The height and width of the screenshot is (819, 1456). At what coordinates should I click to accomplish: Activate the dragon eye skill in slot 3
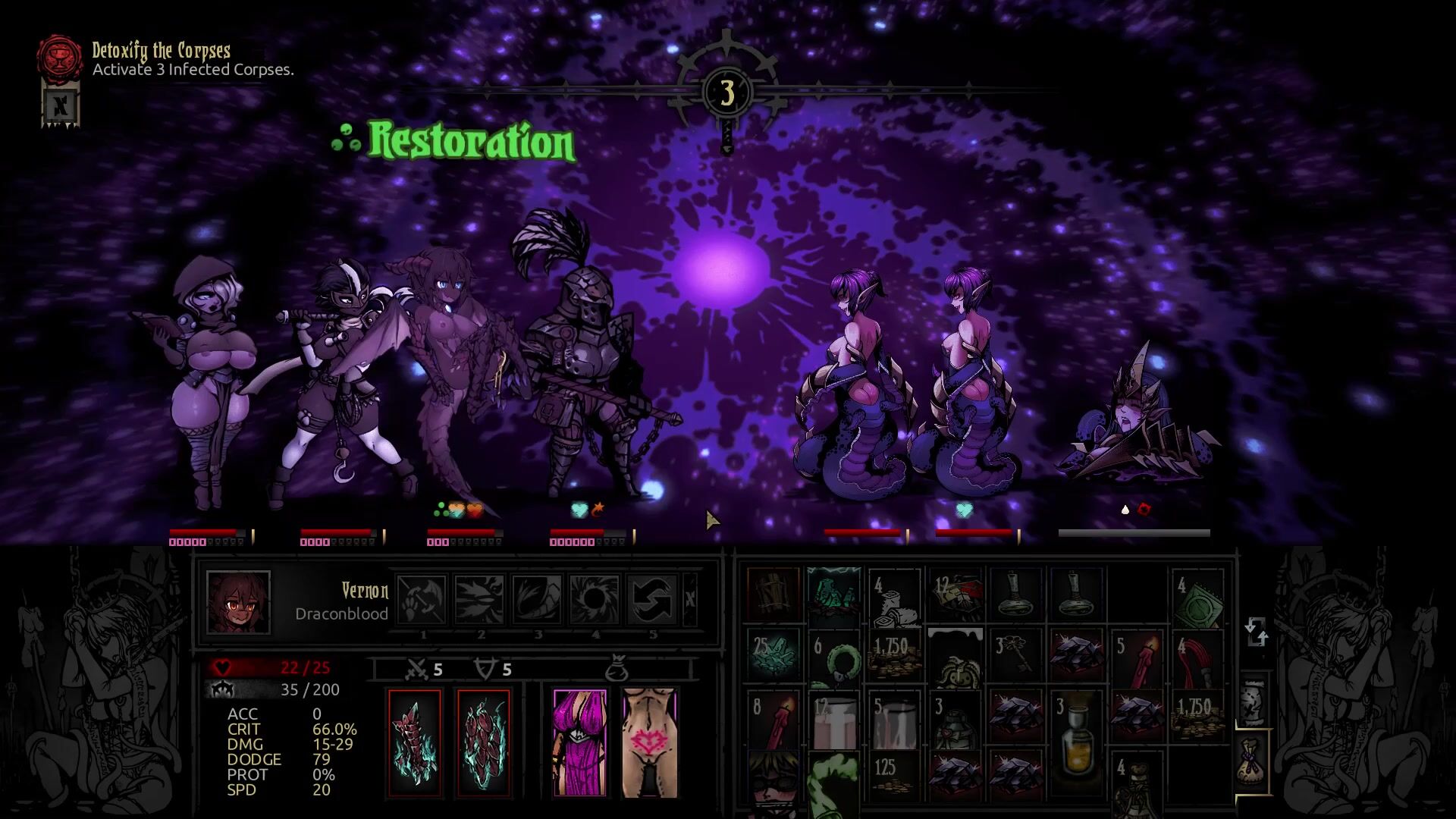pos(537,599)
